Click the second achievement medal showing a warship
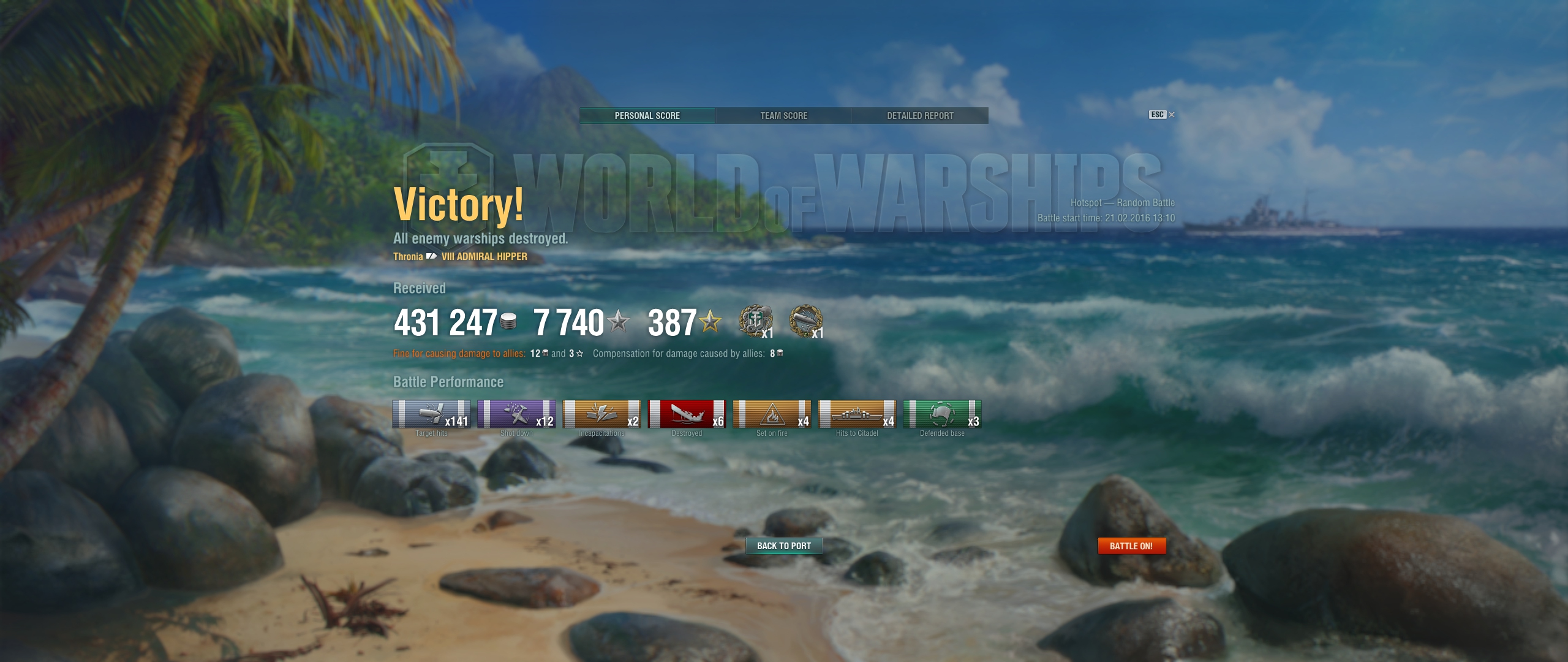Viewport: 1568px width, 662px height. (x=805, y=321)
